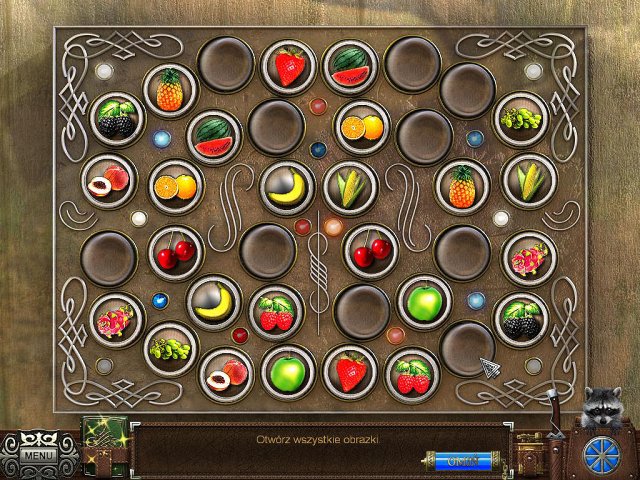Open the green journal book
The height and width of the screenshot is (480, 640).
pyautogui.click(x=103, y=441)
